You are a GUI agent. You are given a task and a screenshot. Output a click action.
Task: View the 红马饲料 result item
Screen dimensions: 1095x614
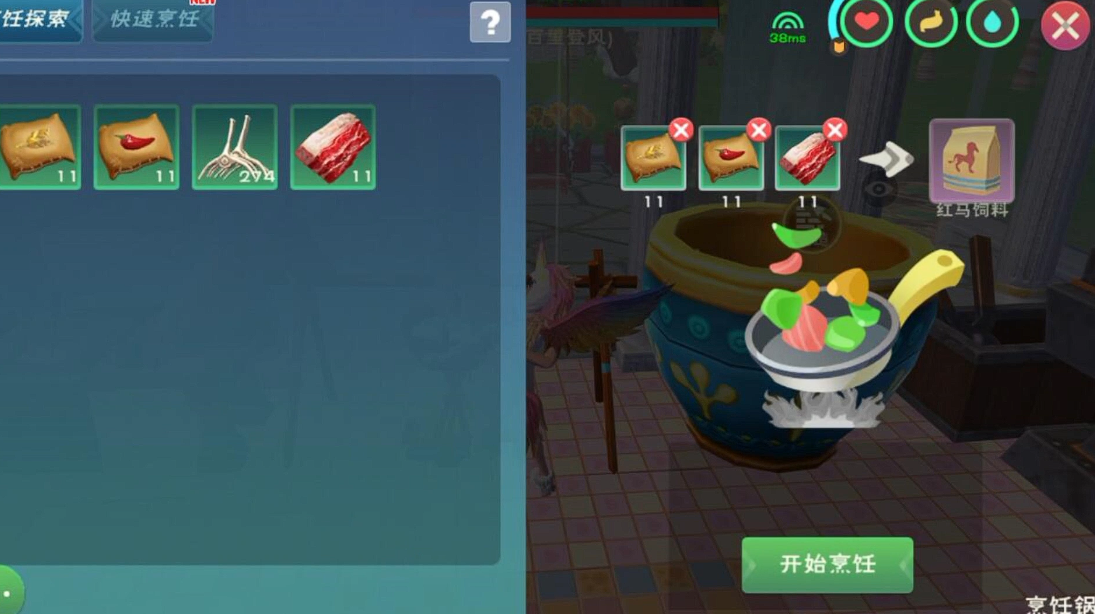coord(971,160)
